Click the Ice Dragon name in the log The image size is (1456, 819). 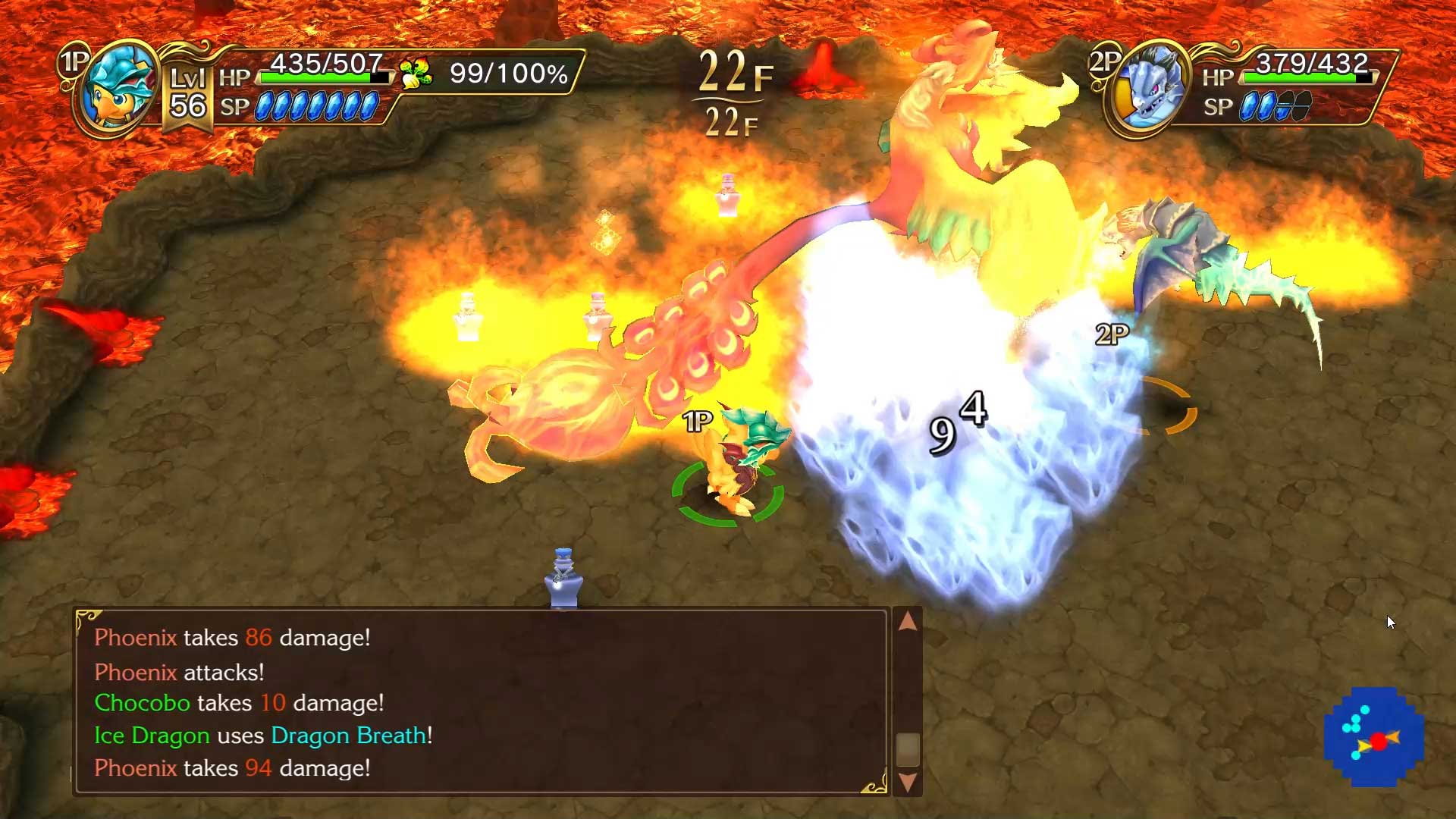coord(152,735)
